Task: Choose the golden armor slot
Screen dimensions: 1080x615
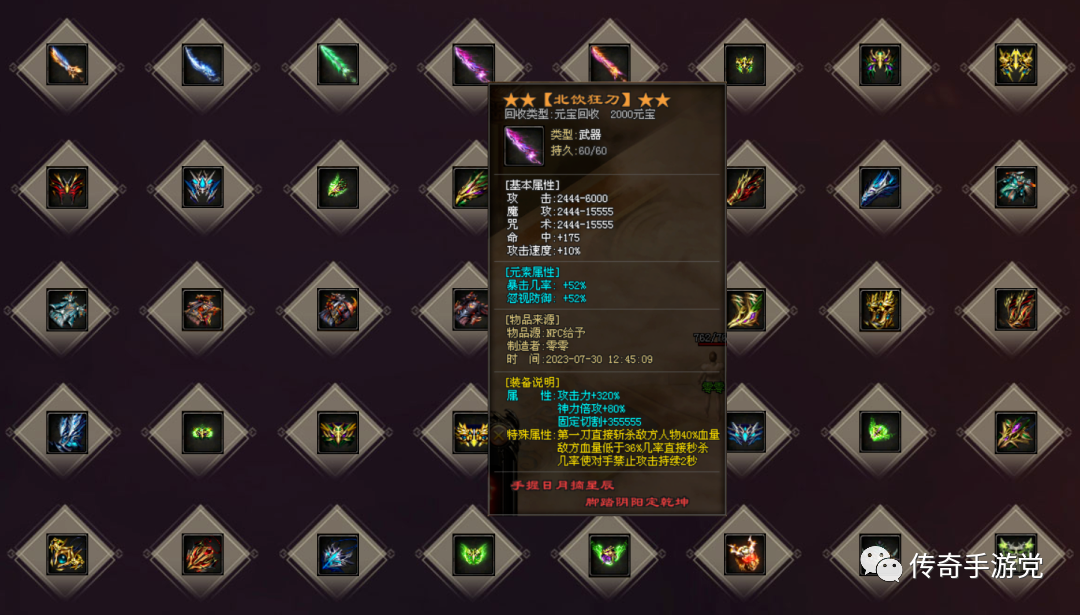Action: (x=880, y=309)
